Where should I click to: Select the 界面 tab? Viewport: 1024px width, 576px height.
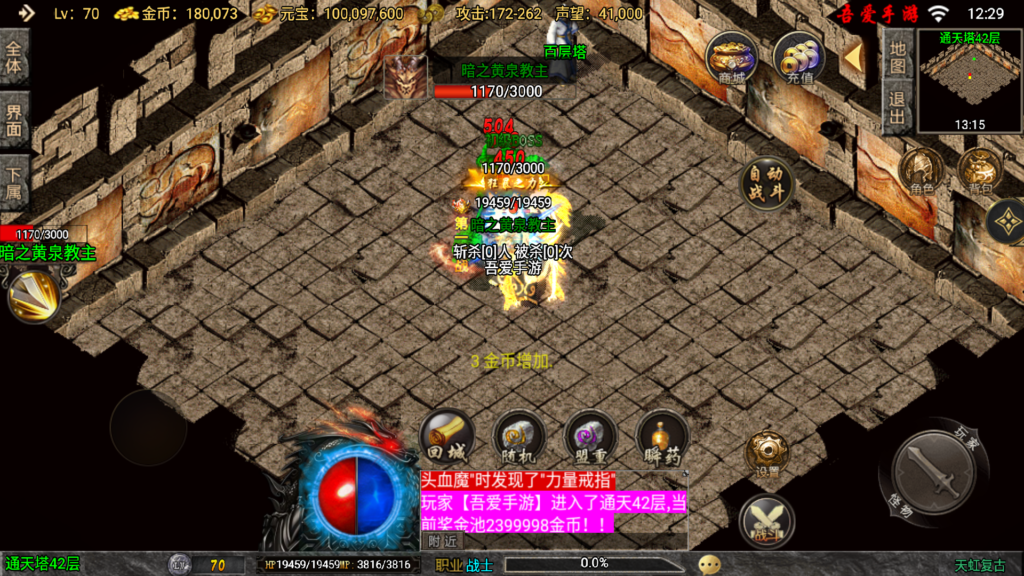tap(15, 121)
